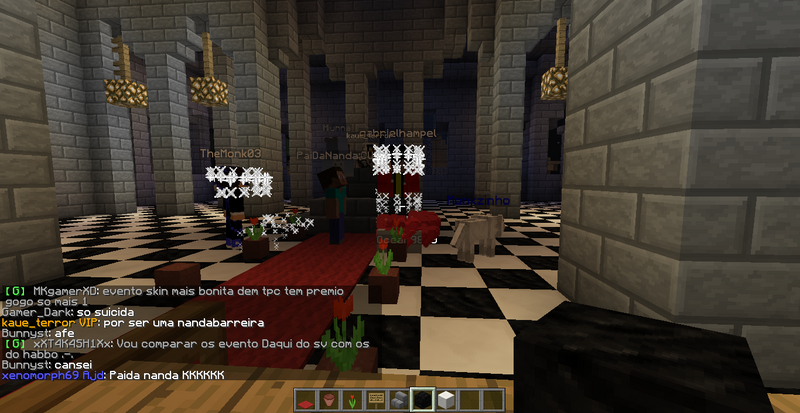Screen dimensions: 800x413
Task: Choose the red tulip in the hotbar
Action: point(353,401)
